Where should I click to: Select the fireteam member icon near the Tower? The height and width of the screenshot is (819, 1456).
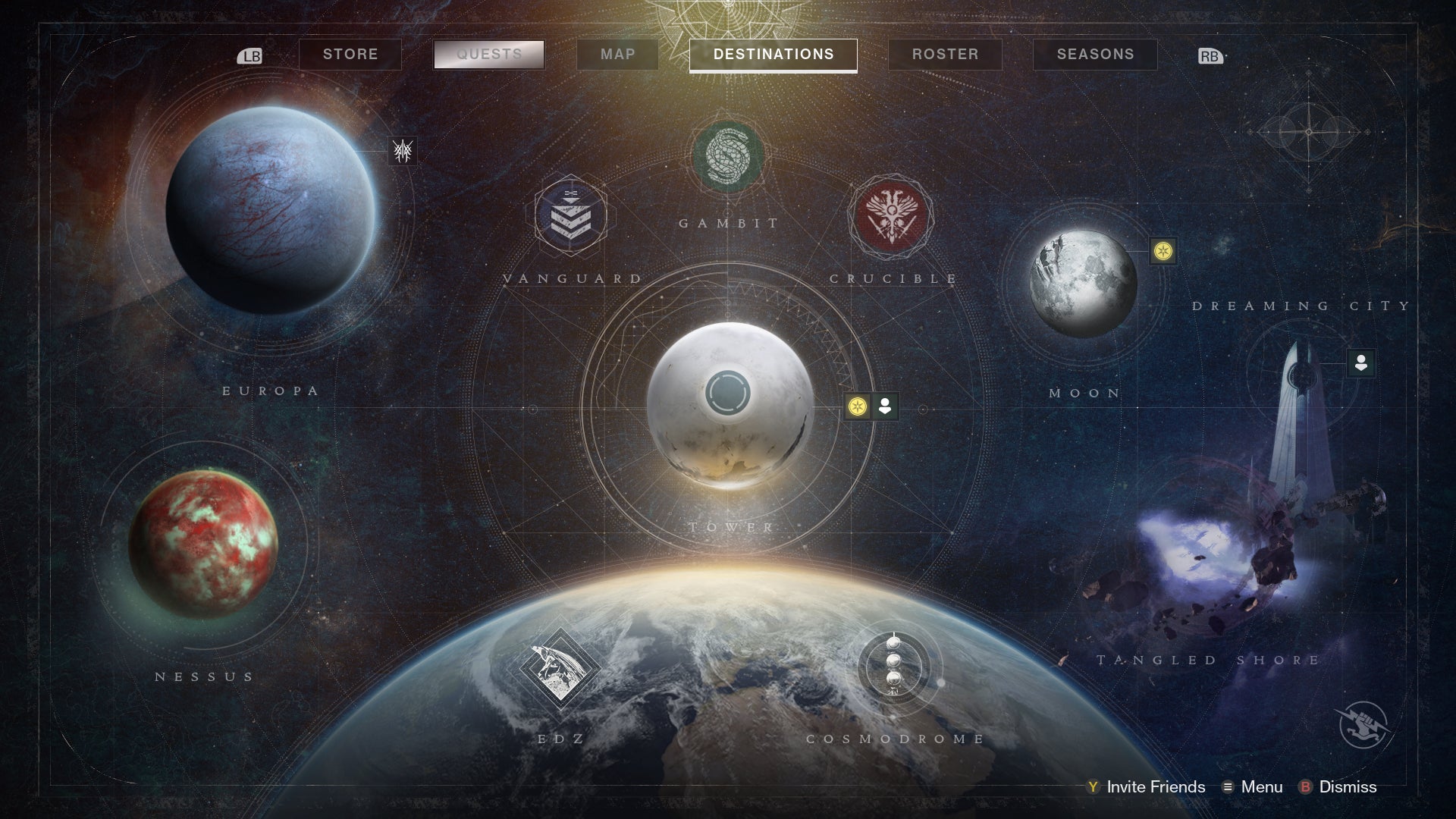pyautogui.click(x=883, y=406)
